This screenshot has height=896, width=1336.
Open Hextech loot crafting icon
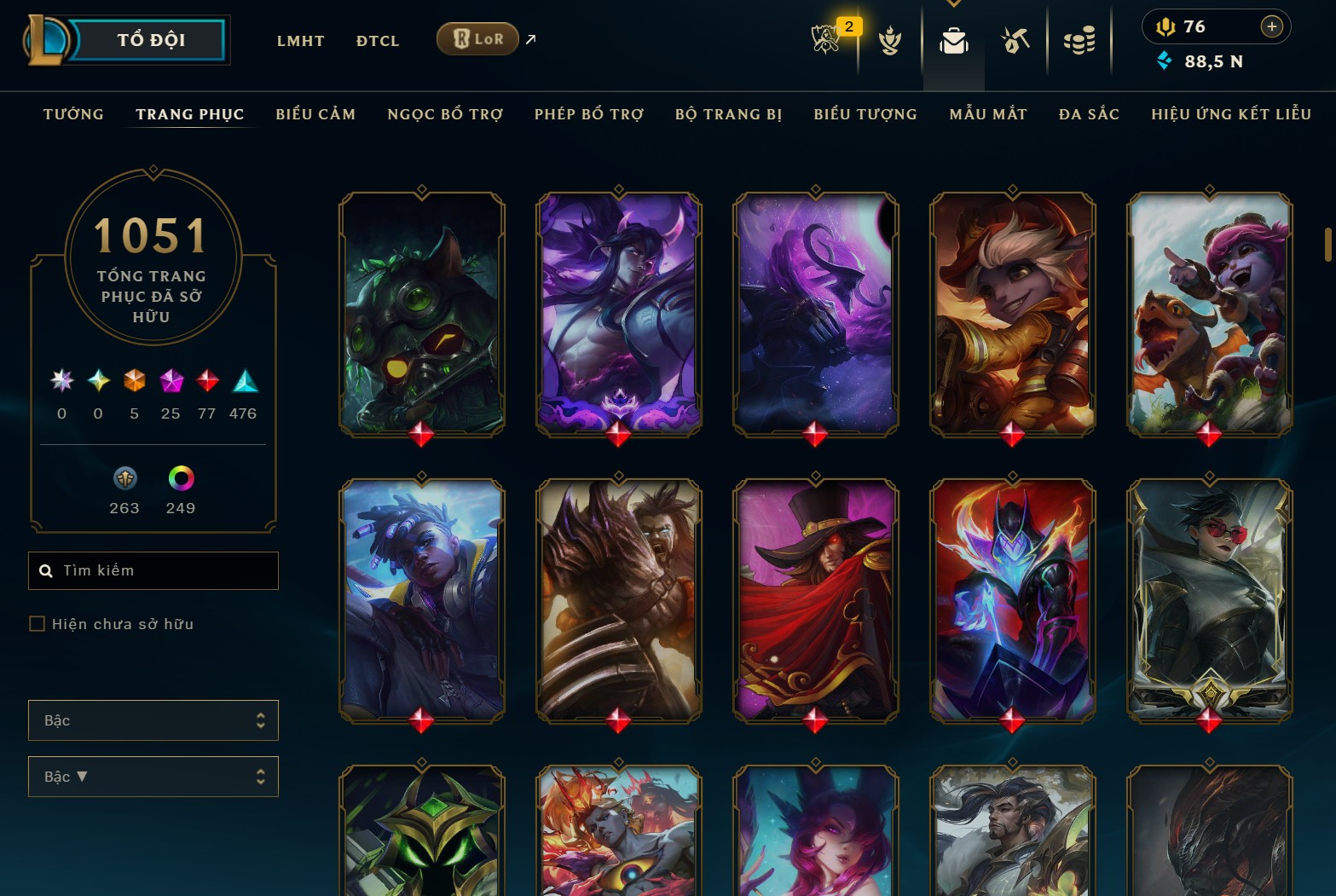tap(1015, 40)
